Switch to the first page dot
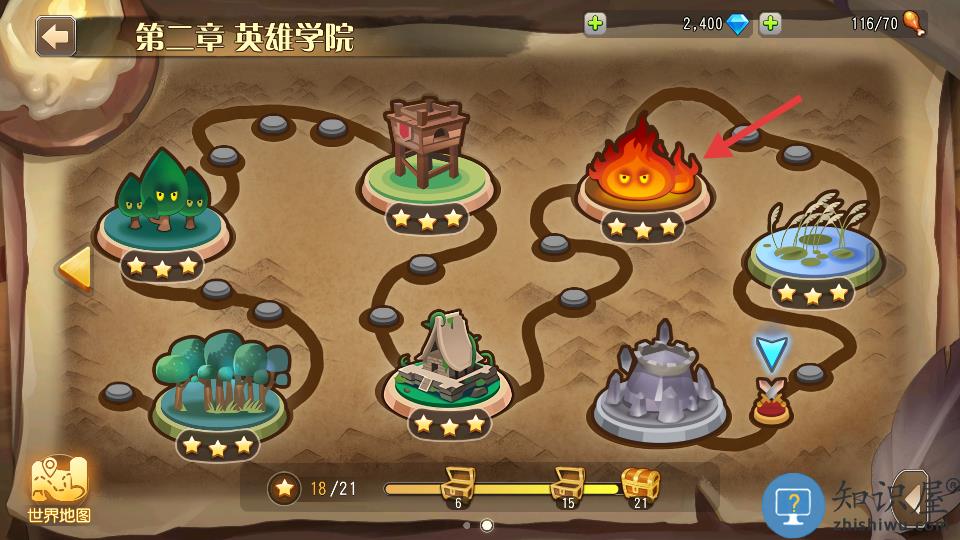 tap(466, 525)
